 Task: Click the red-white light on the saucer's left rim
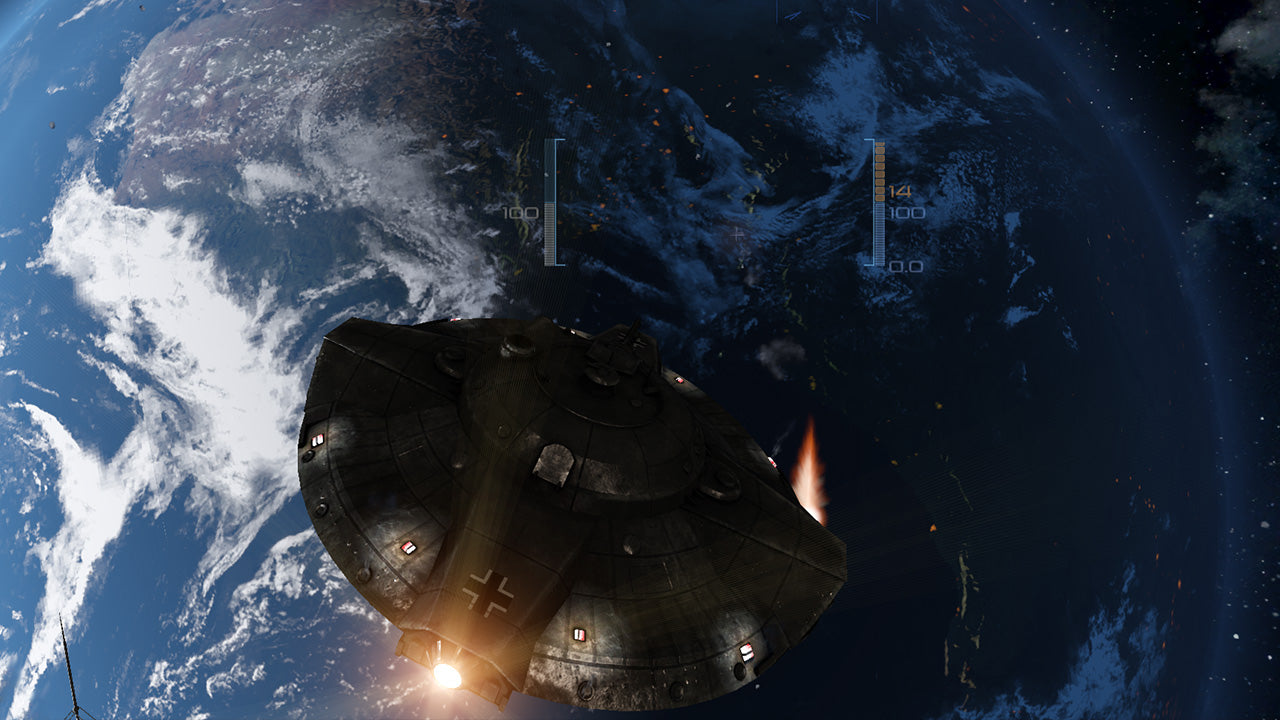(x=318, y=440)
